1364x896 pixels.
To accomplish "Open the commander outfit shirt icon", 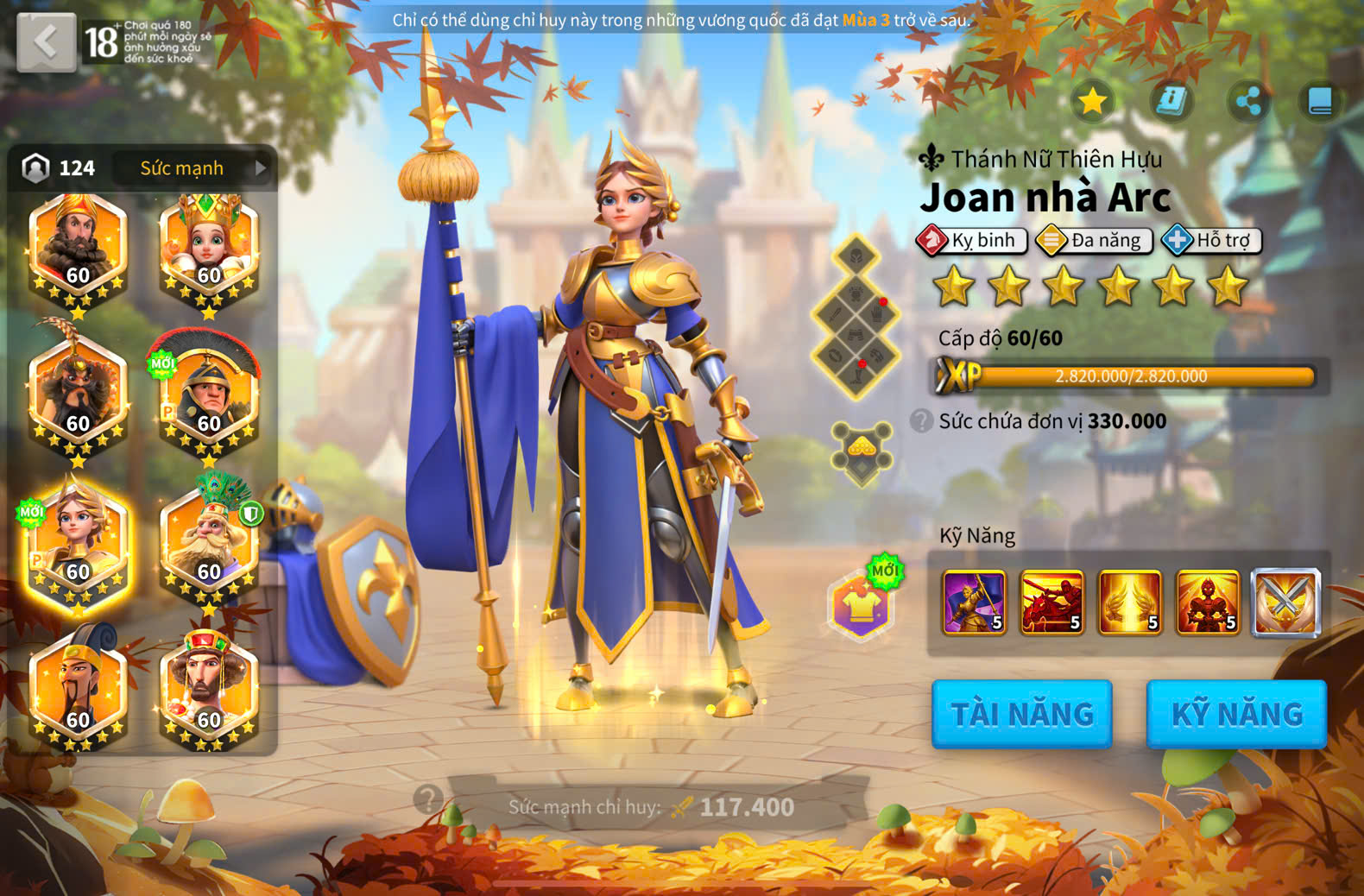I will point(861,606).
